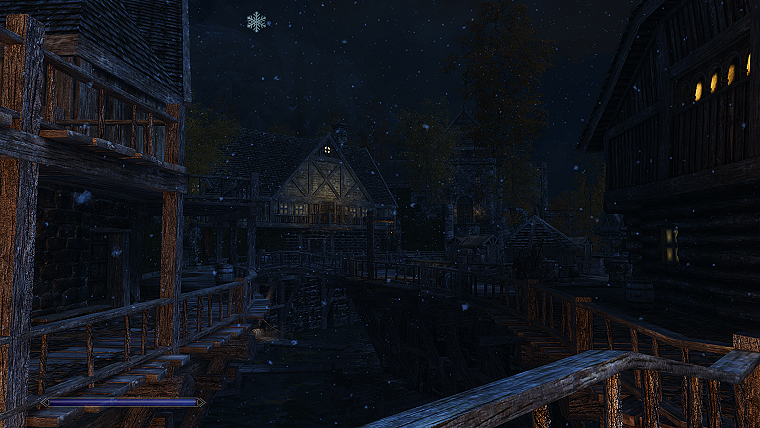
Task: Click the snowflake weather icon
Action: (257, 21)
